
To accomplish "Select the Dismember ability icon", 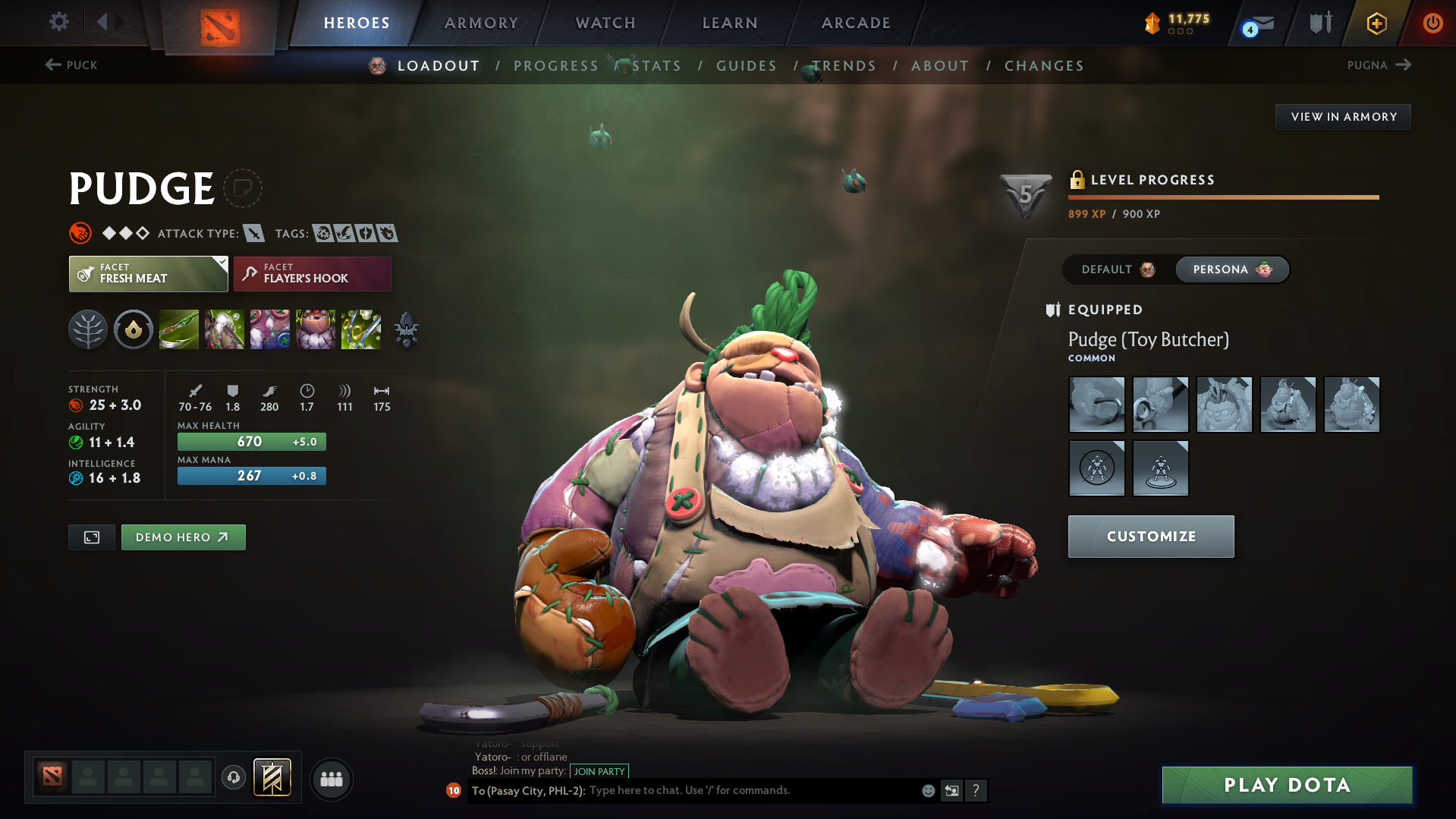I will [316, 329].
